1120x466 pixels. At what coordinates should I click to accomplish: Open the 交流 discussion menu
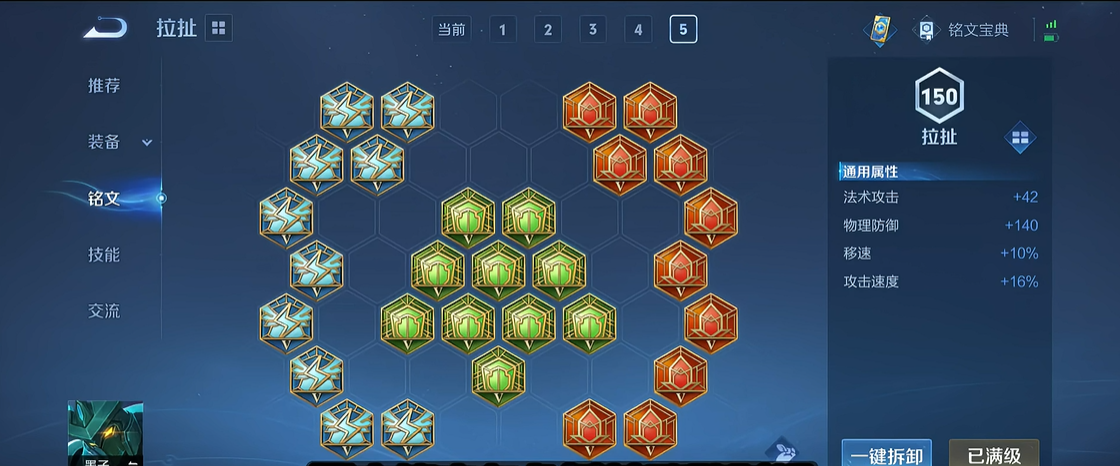click(104, 311)
